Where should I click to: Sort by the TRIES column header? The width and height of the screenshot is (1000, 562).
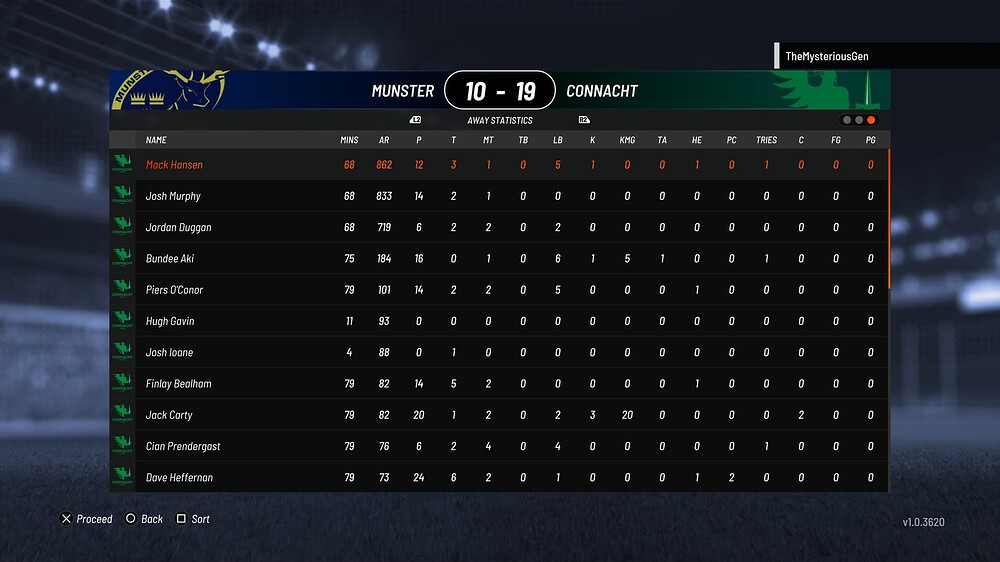tap(766, 141)
